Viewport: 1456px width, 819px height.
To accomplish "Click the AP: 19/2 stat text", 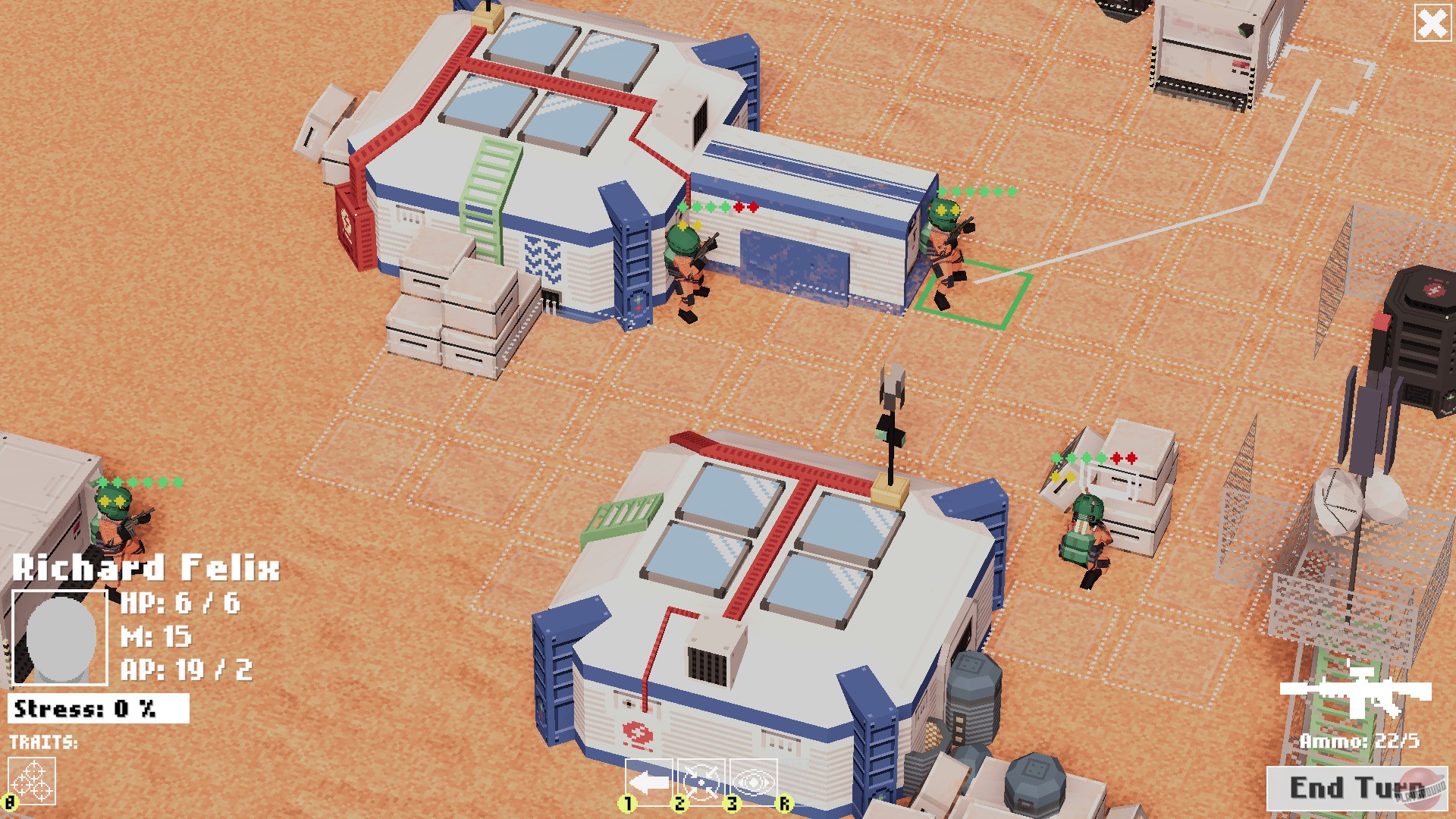I will pyautogui.click(x=186, y=669).
